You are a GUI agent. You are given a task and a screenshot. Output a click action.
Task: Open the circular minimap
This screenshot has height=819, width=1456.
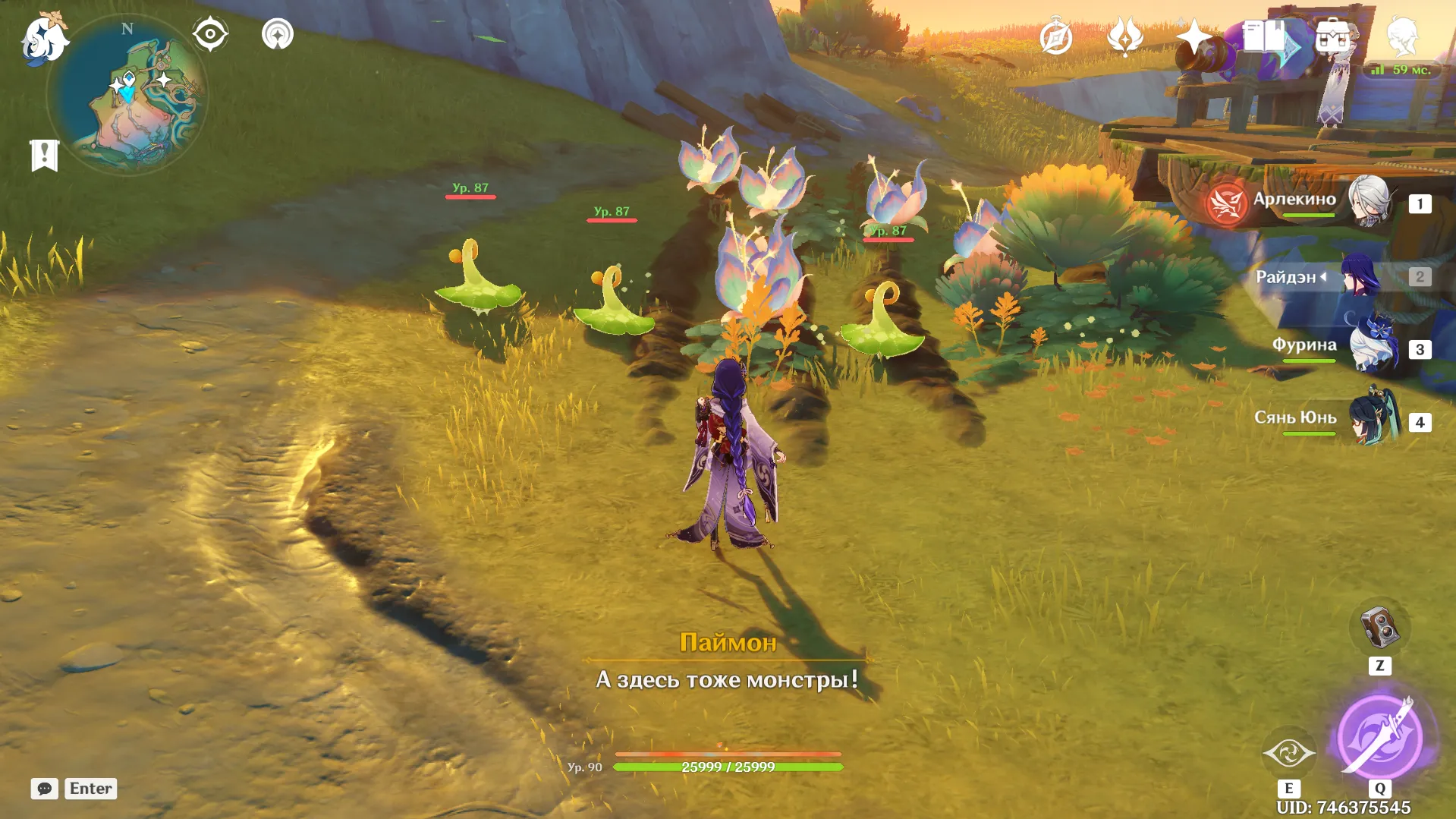click(127, 95)
